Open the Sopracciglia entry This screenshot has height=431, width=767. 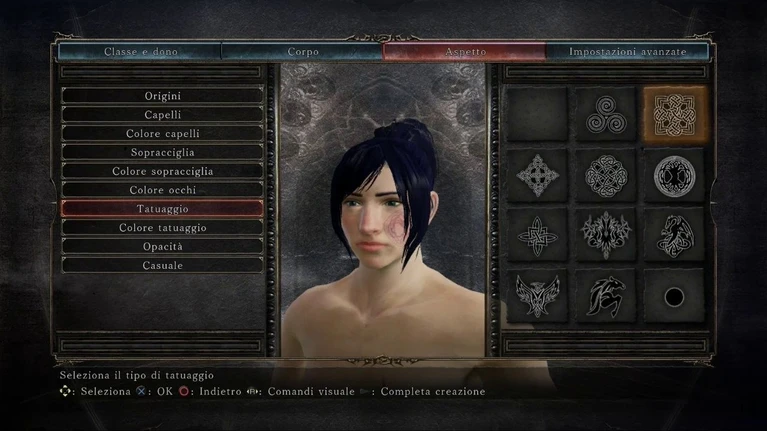coord(162,152)
